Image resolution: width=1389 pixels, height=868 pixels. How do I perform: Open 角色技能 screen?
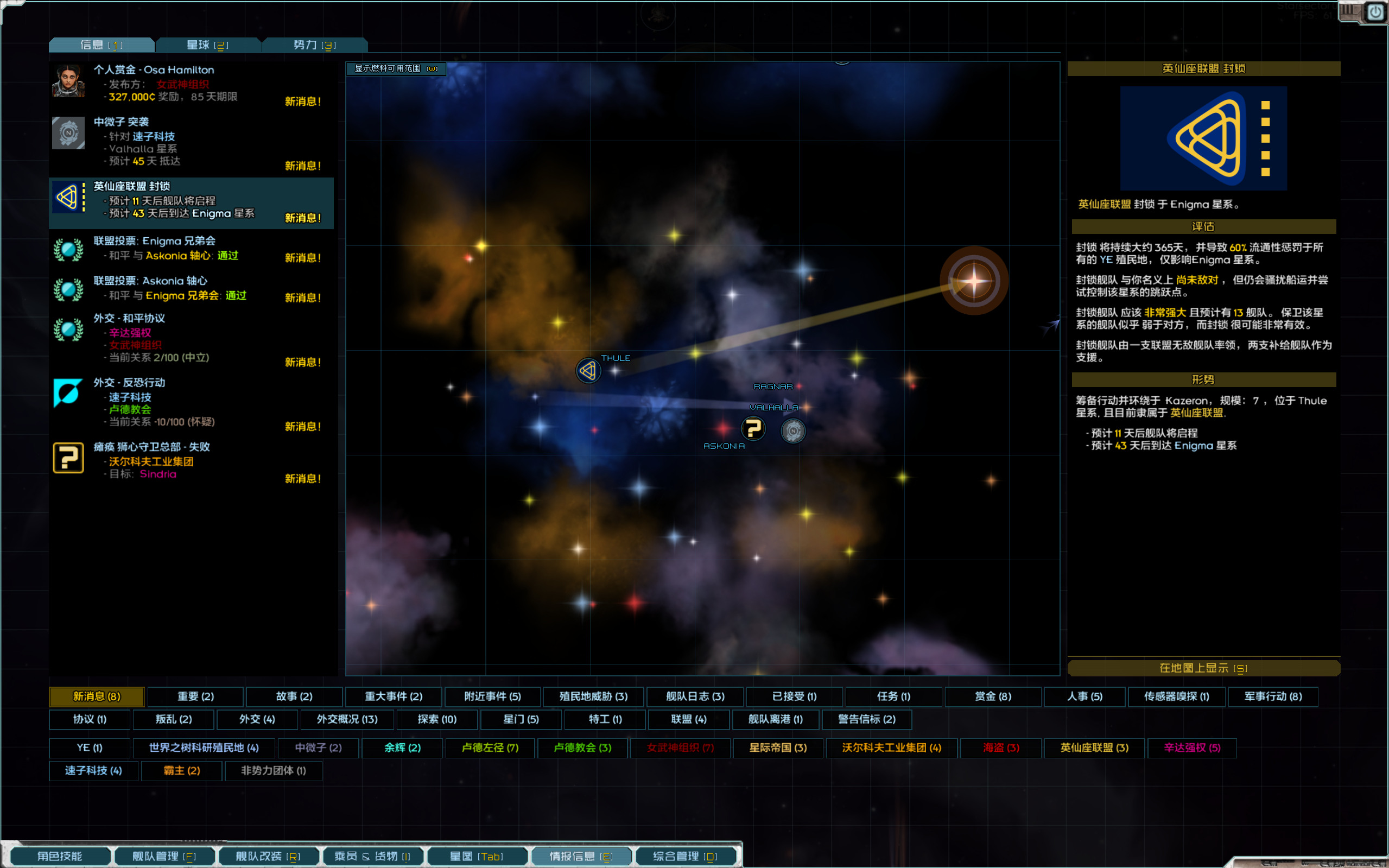coord(60,856)
